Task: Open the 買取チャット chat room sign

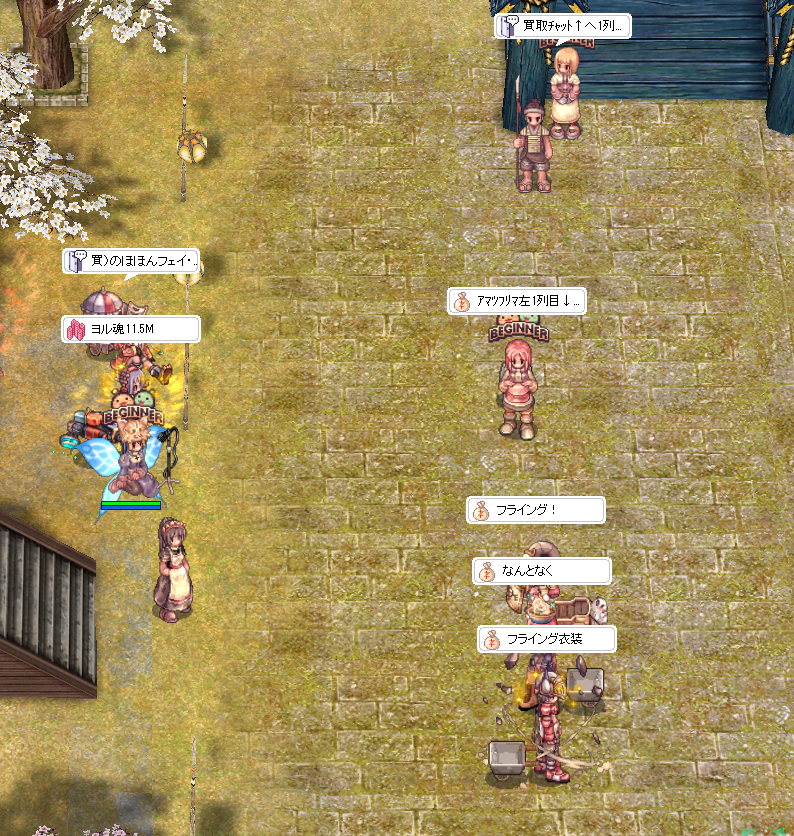Action: 563,26
